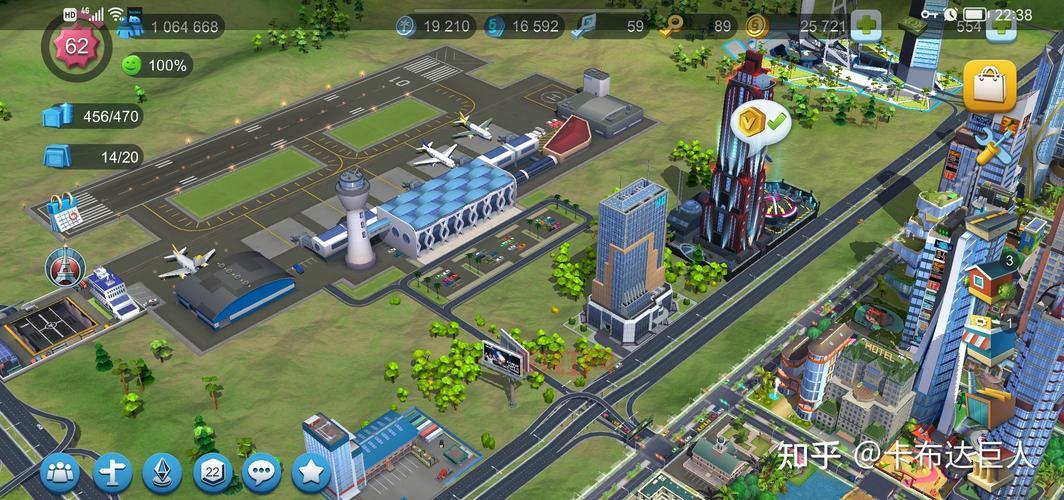View the population count indicator

[170, 26]
